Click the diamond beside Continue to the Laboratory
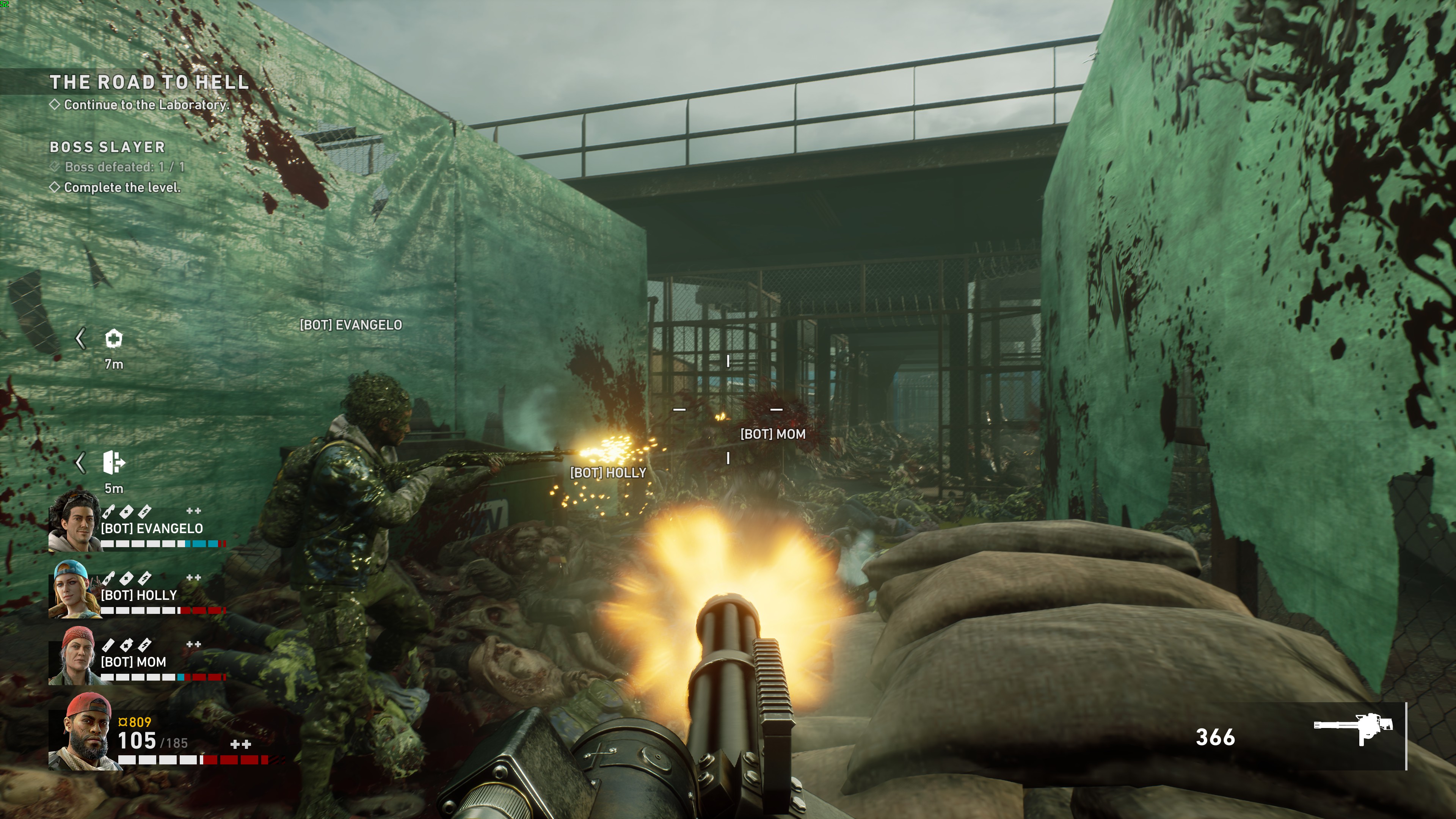 click(x=56, y=105)
